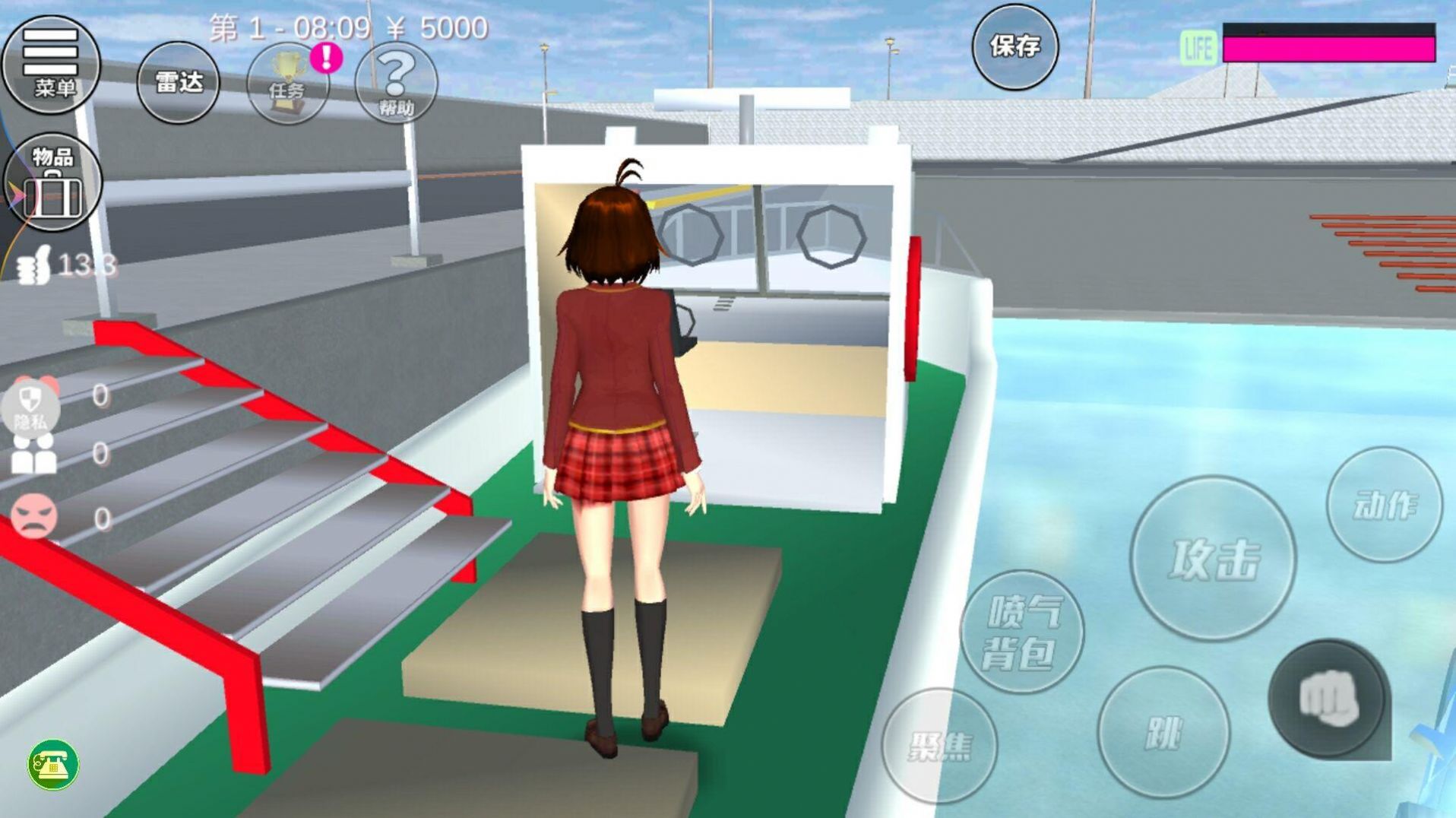Open the 动作 actions button
Image resolution: width=1456 pixels, height=818 pixels.
click(x=1384, y=505)
